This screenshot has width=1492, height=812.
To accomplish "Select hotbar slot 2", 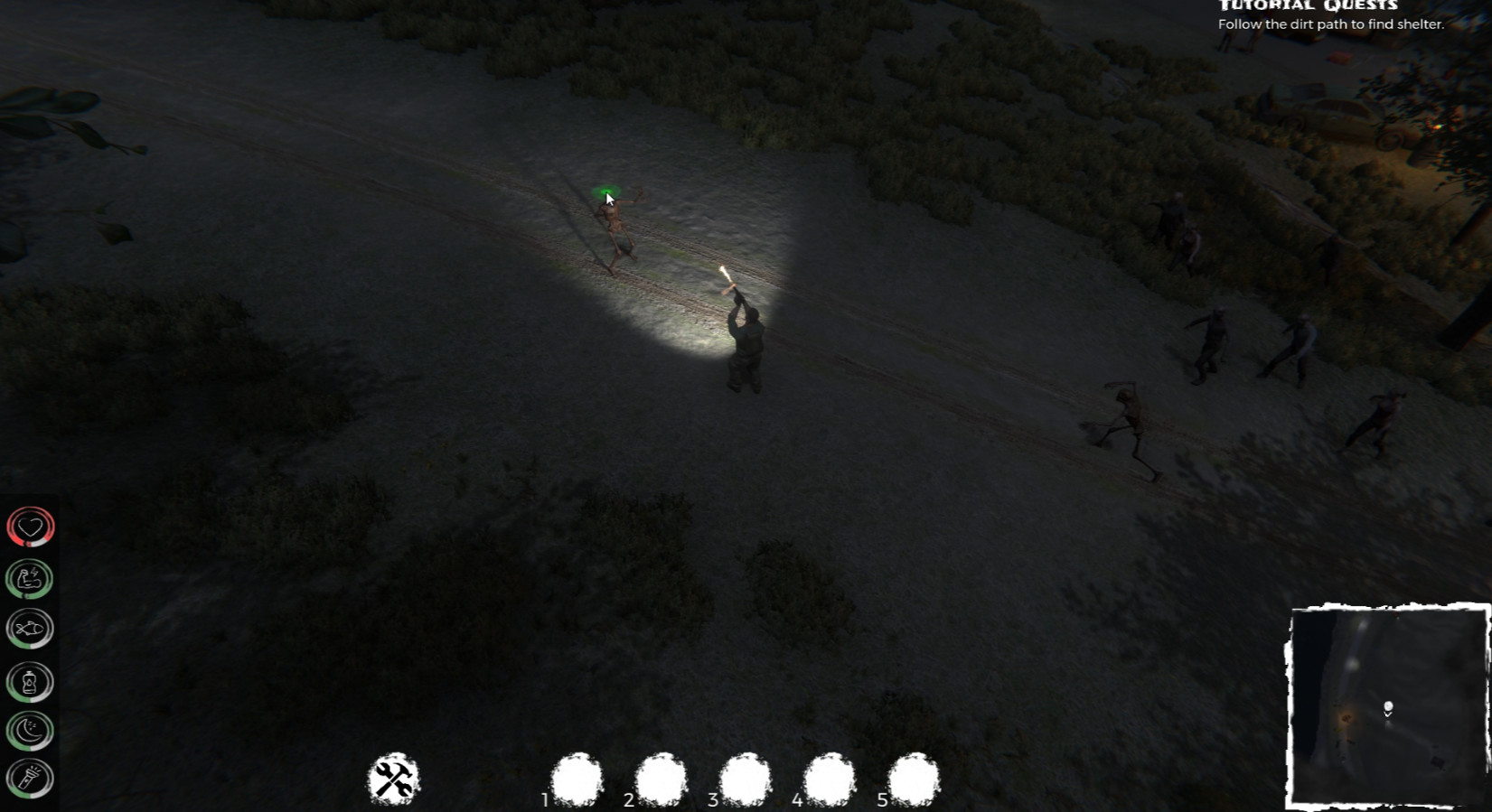I will [x=659, y=778].
